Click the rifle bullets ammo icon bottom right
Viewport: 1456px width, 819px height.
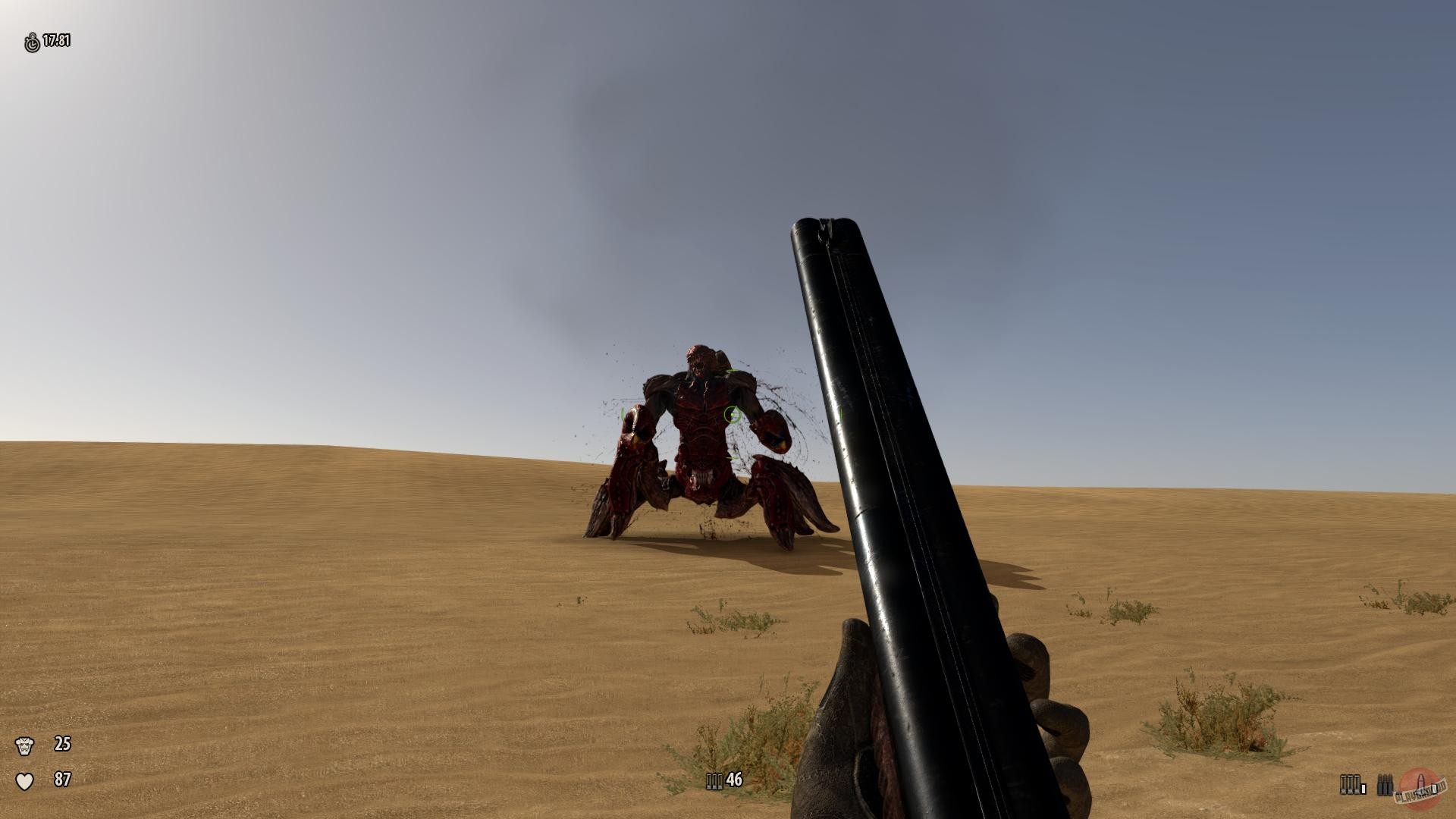1385,784
